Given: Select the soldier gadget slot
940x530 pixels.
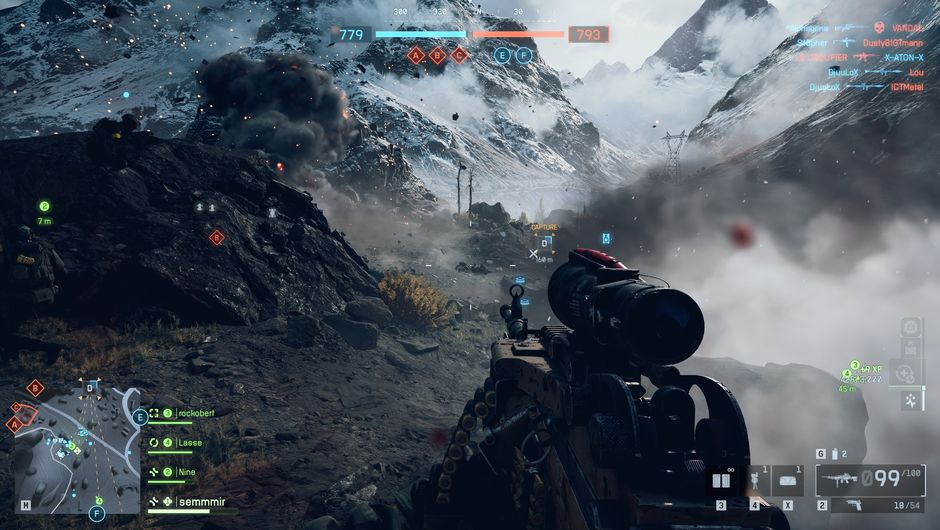Looking at the screenshot, I should pyautogui.click(x=755, y=482).
